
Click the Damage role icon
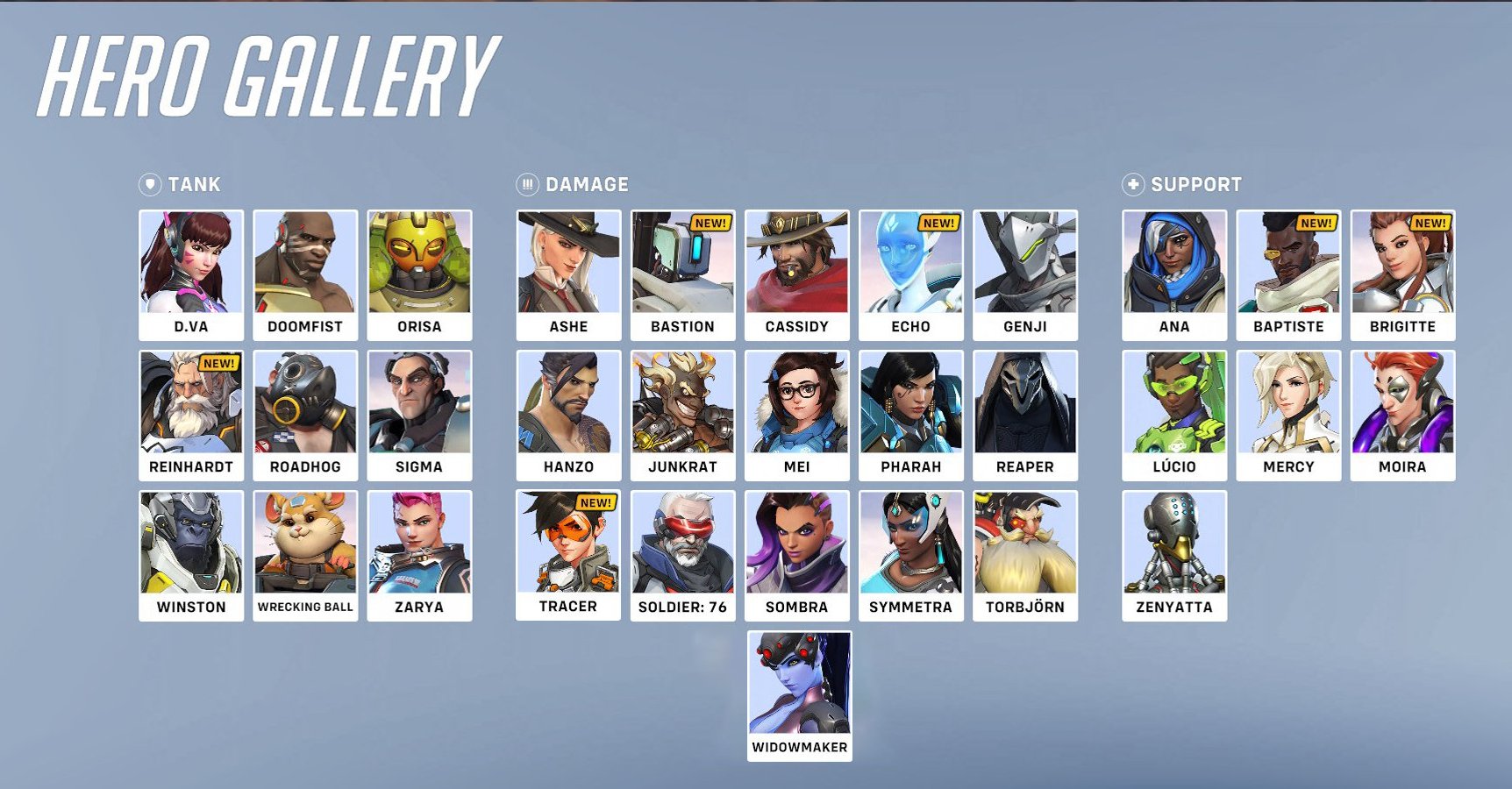(526, 184)
